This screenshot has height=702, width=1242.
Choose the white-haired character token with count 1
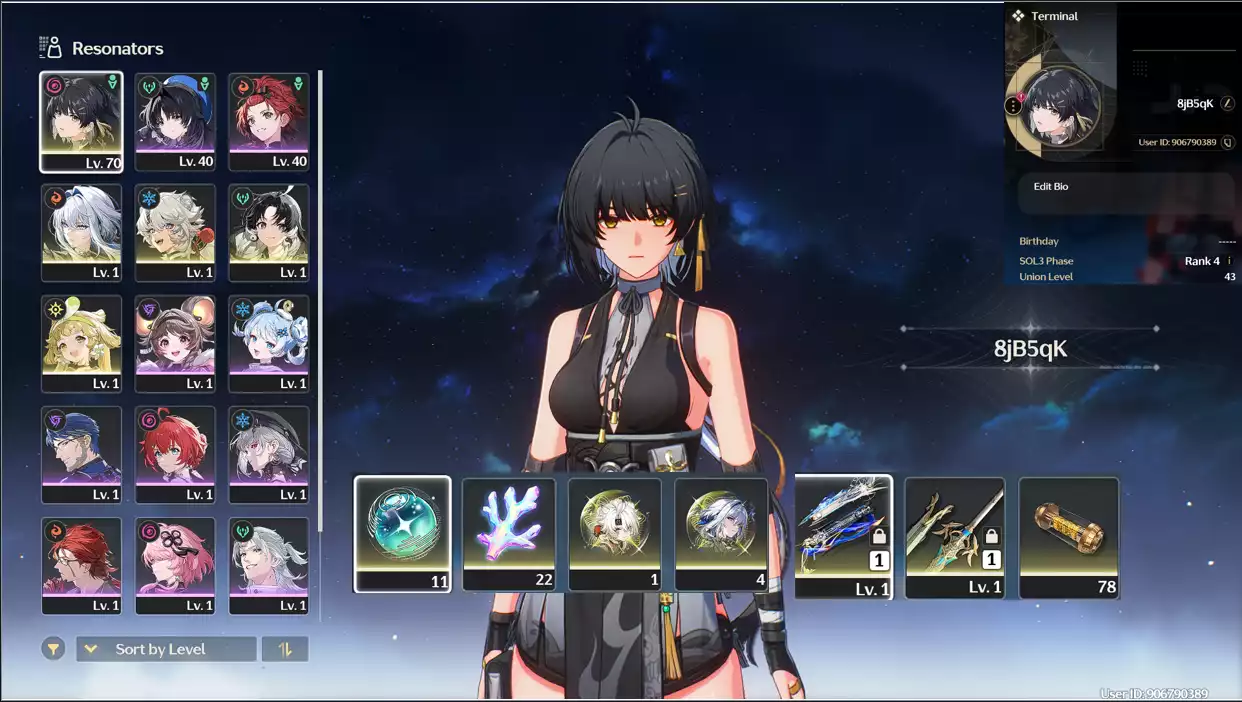(615, 534)
